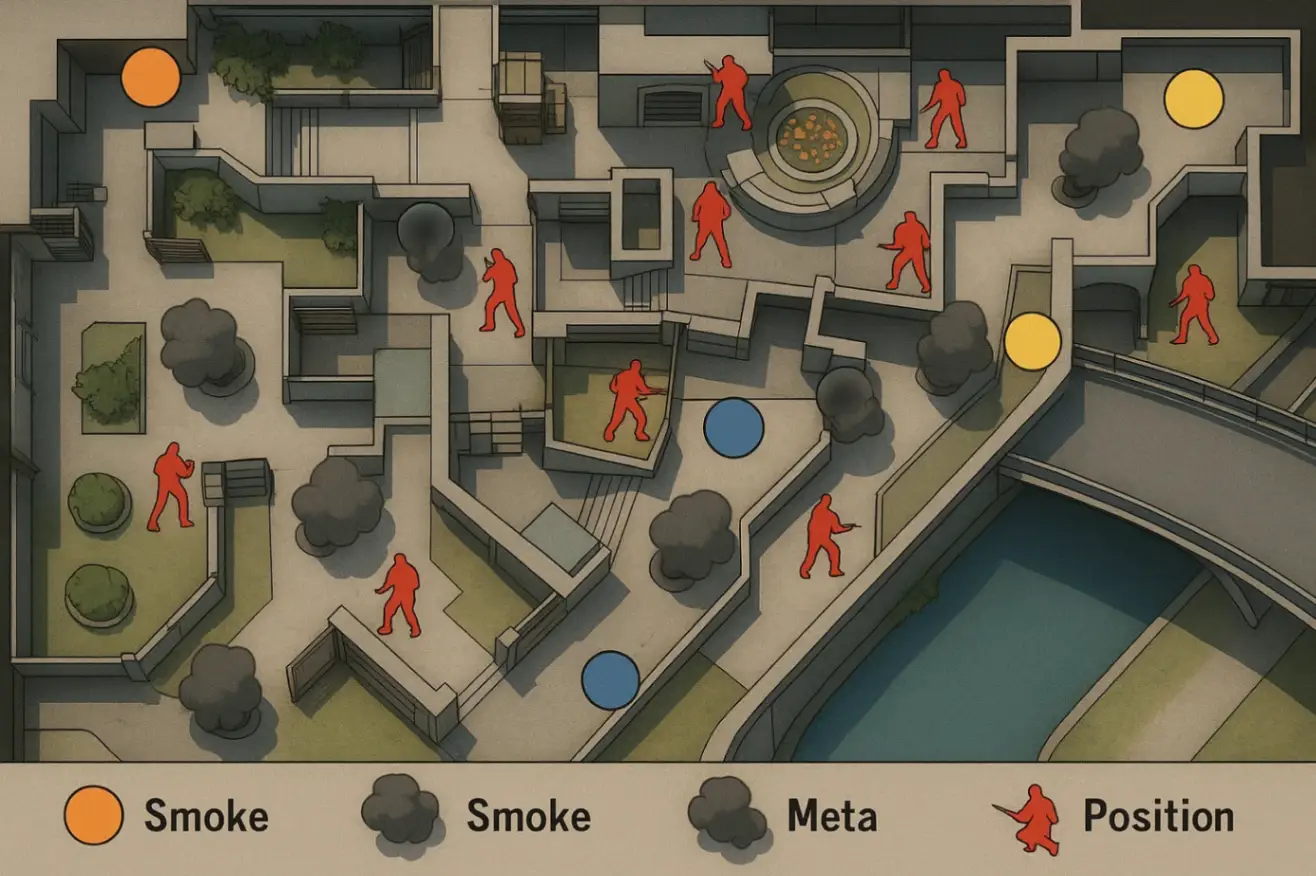Click the orange circle marker on the map
The height and width of the screenshot is (876, 1316).
pyautogui.click(x=150, y=77)
